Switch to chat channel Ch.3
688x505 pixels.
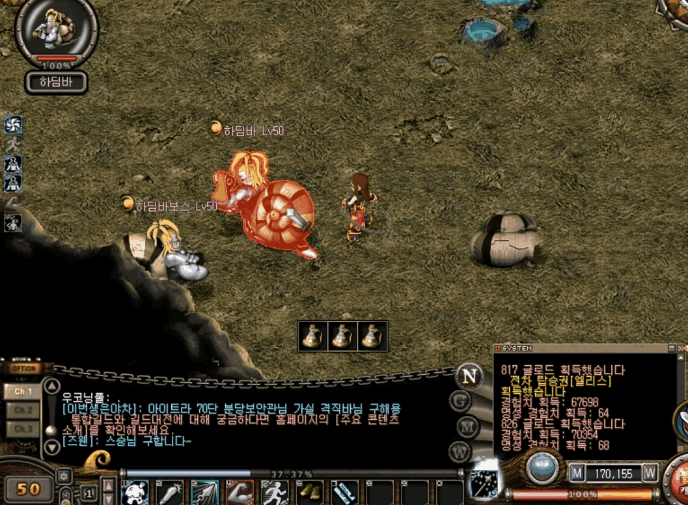coord(23,429)
